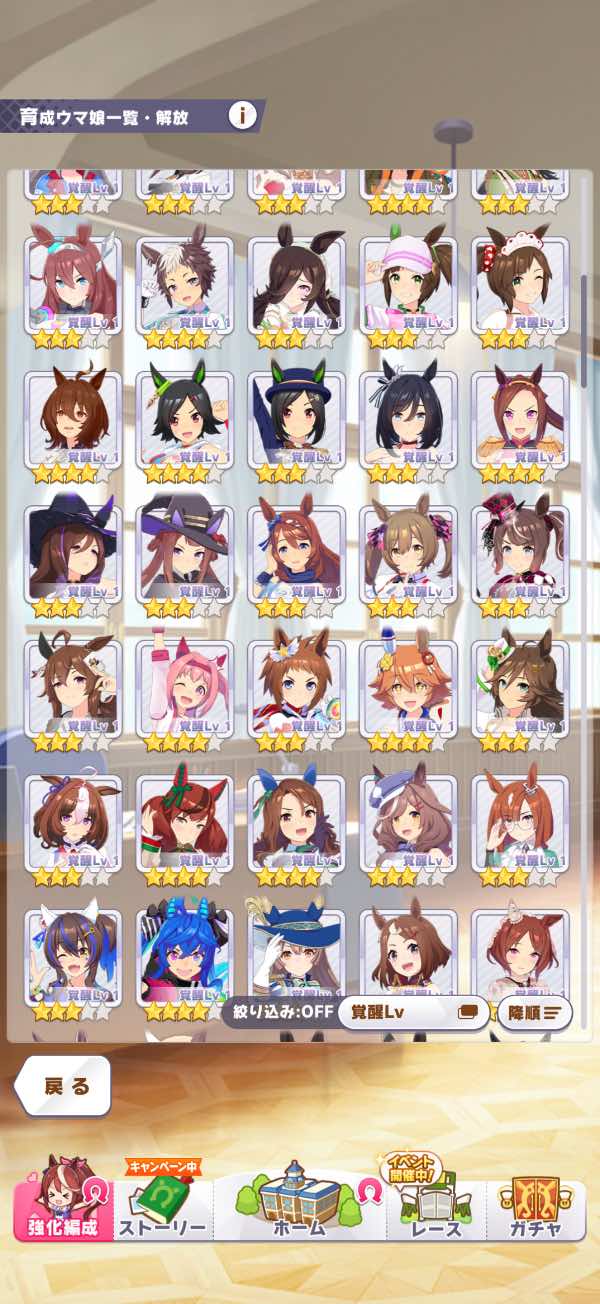
Task: Pick the character wearing the large white glove
Action: (296, 953)
